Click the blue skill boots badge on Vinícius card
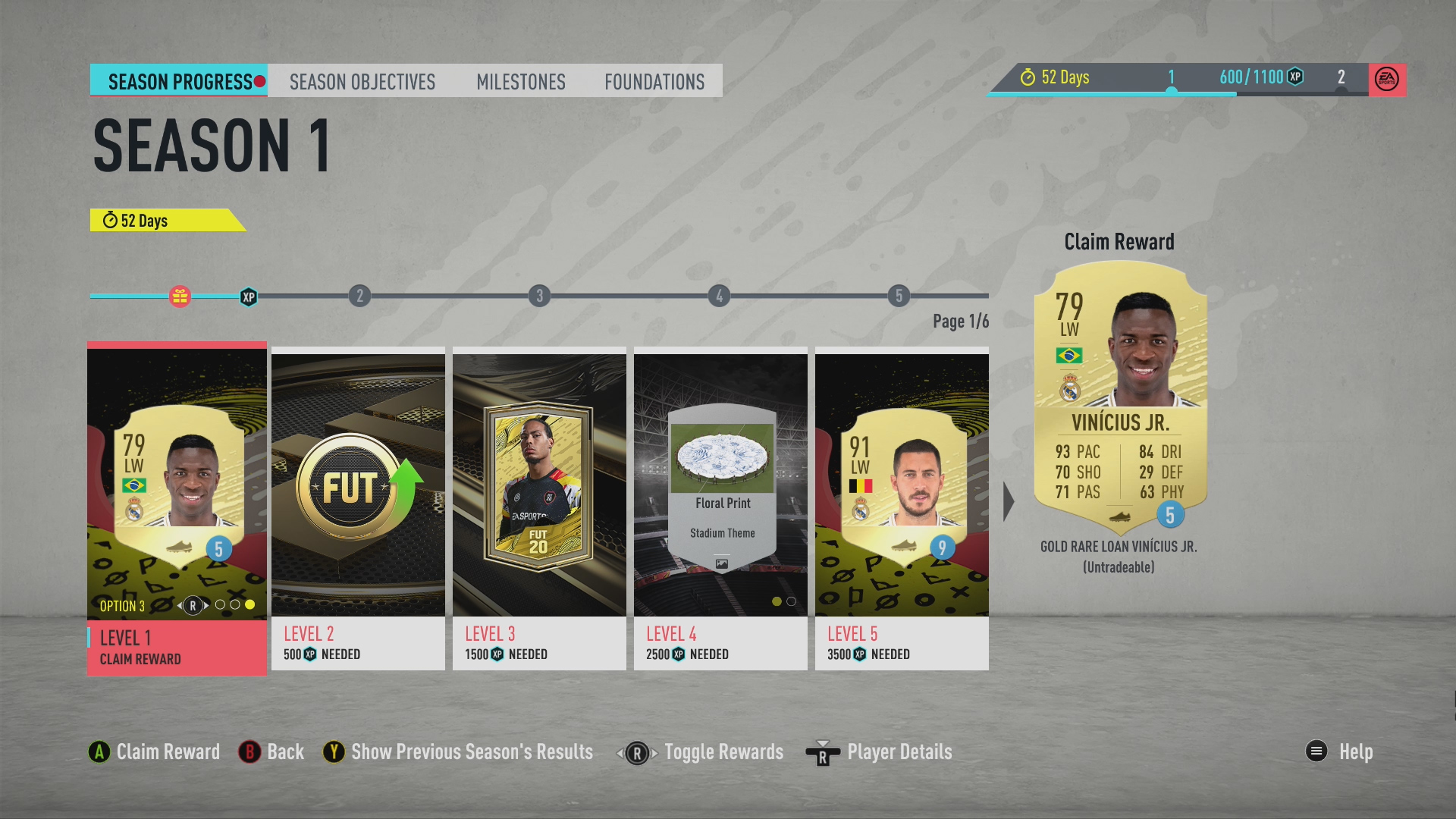 1172,514
